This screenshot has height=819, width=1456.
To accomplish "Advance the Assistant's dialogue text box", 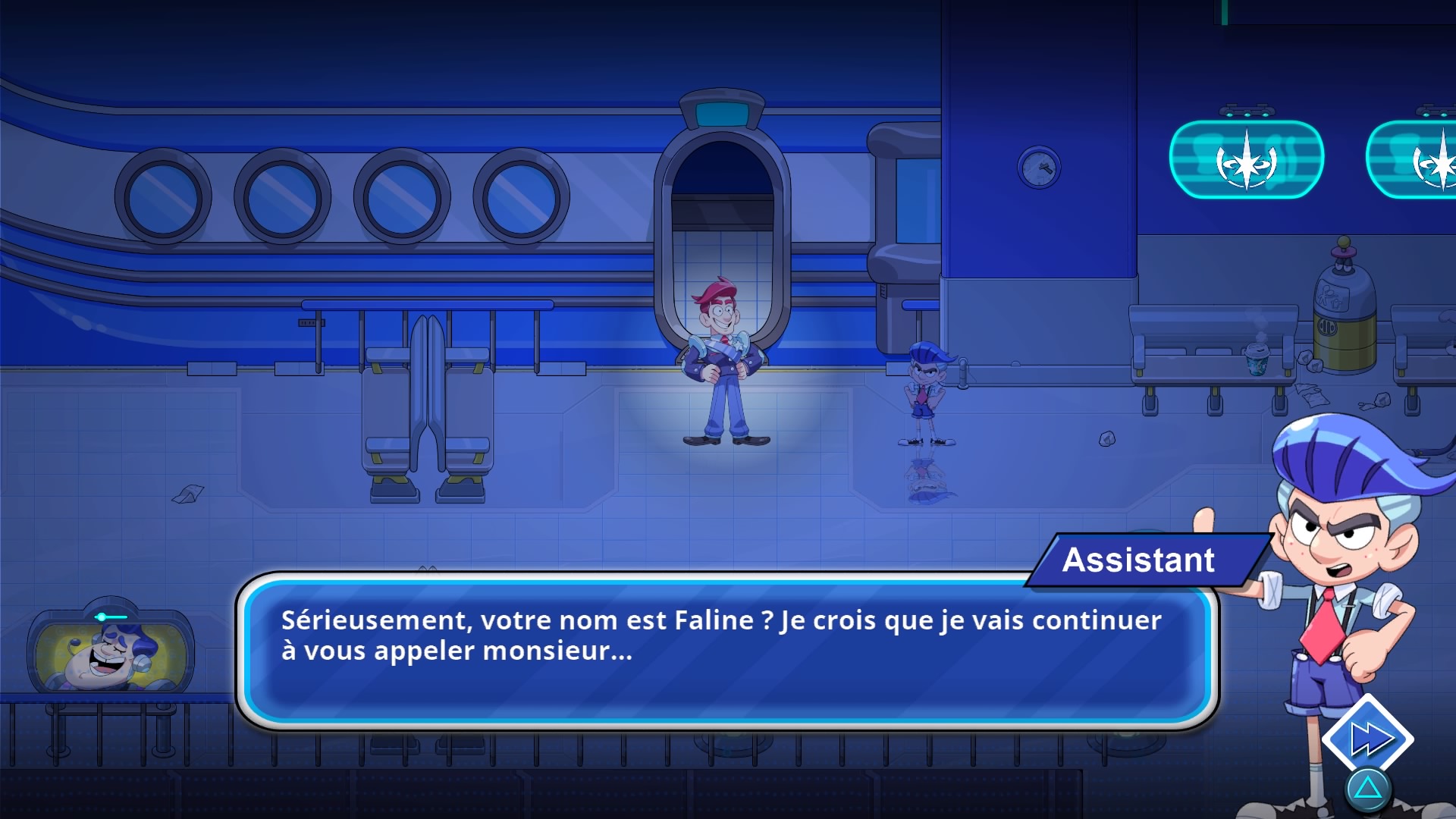I will pos(726,651).
